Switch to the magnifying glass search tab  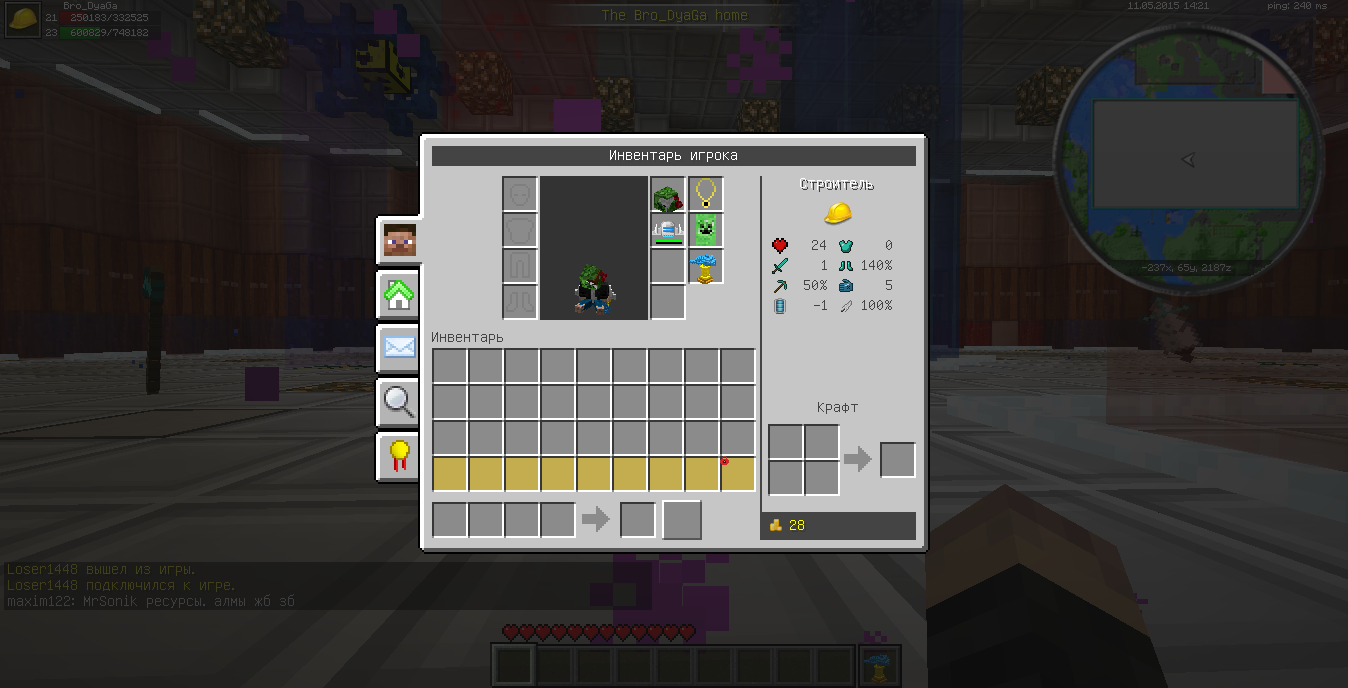(x=399, y=402)
